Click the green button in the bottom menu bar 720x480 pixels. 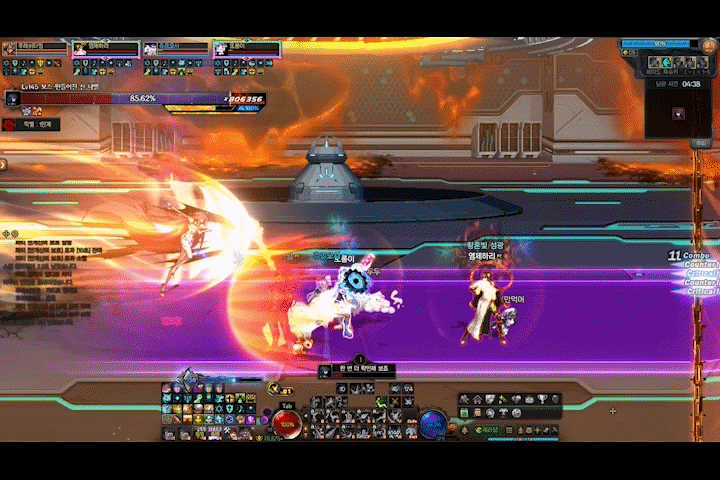pos(486,430)
